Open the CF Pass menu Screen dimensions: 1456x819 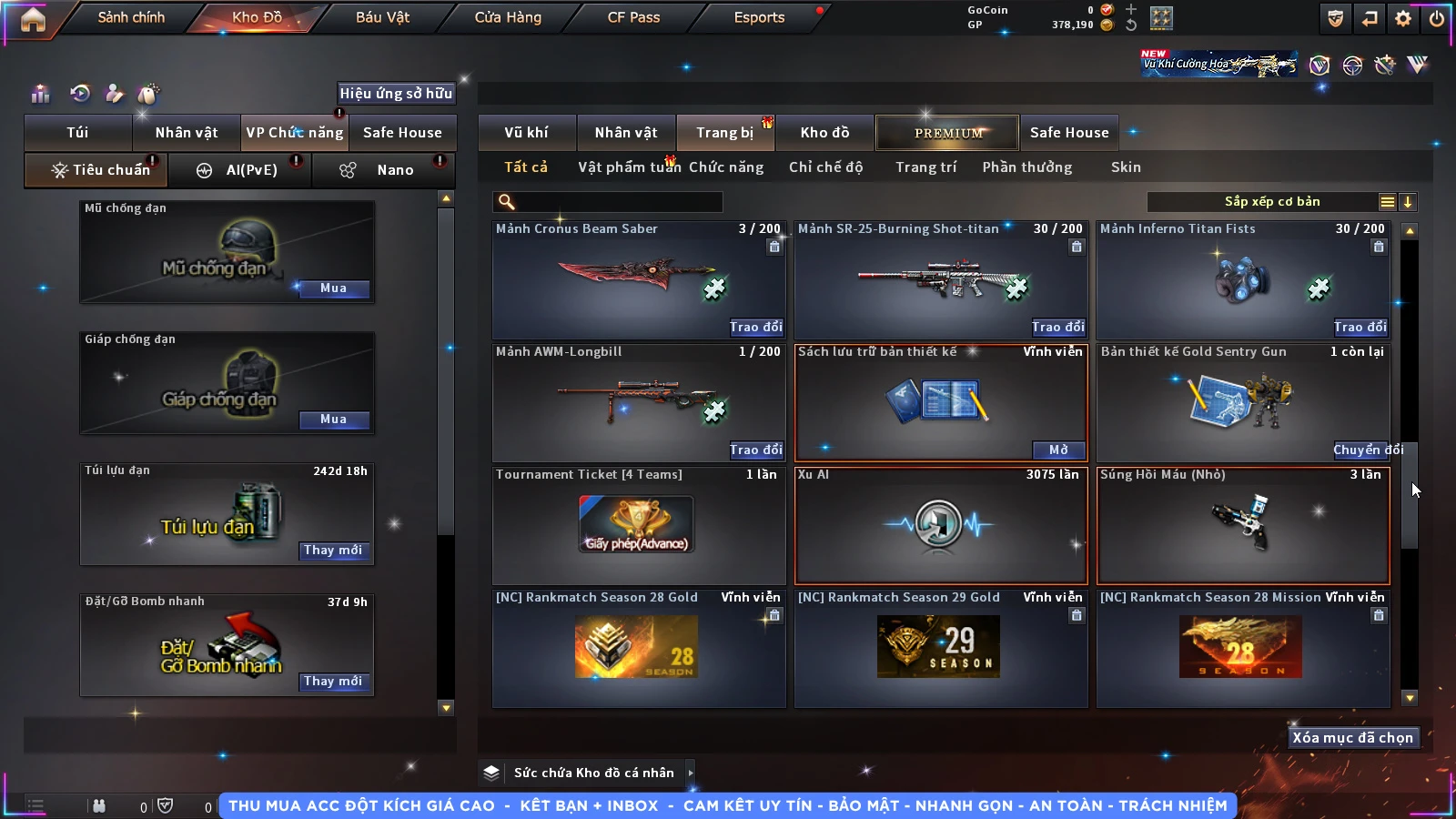pyautogui.click(x=633, y=17)
